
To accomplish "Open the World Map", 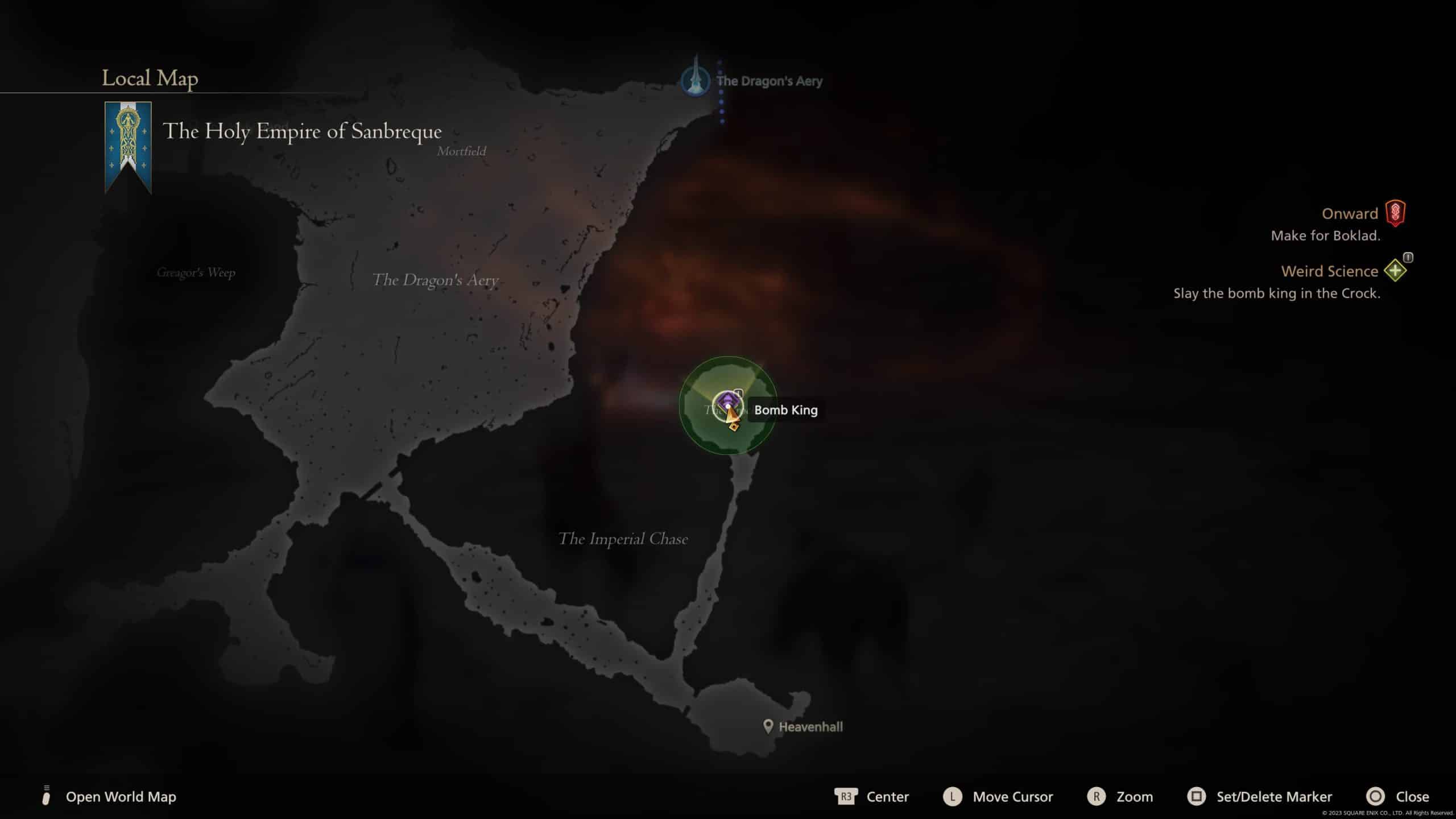I will click(x=121, y=797).
